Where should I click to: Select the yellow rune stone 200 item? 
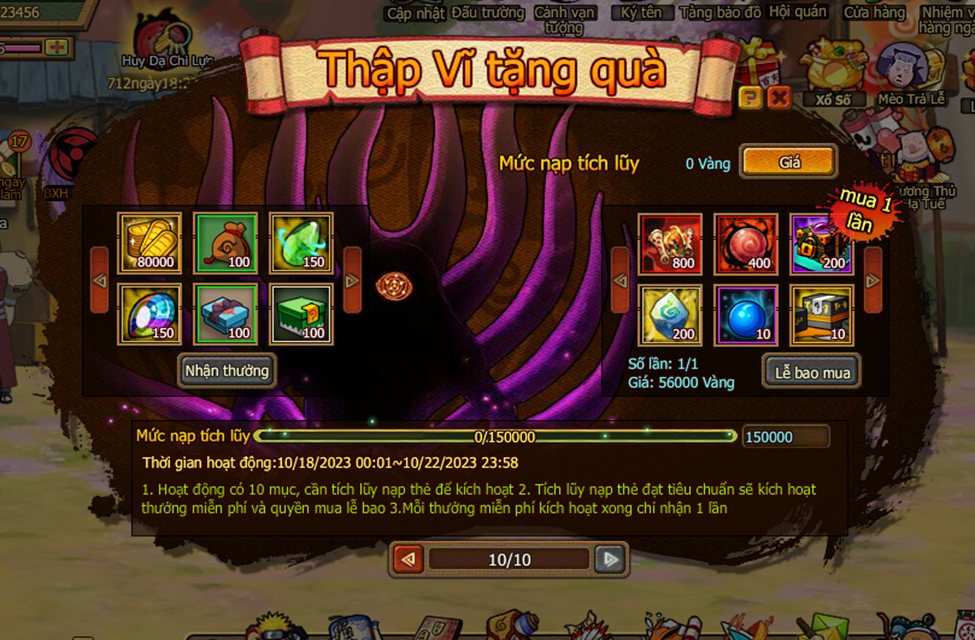click(x=670, y=314)
